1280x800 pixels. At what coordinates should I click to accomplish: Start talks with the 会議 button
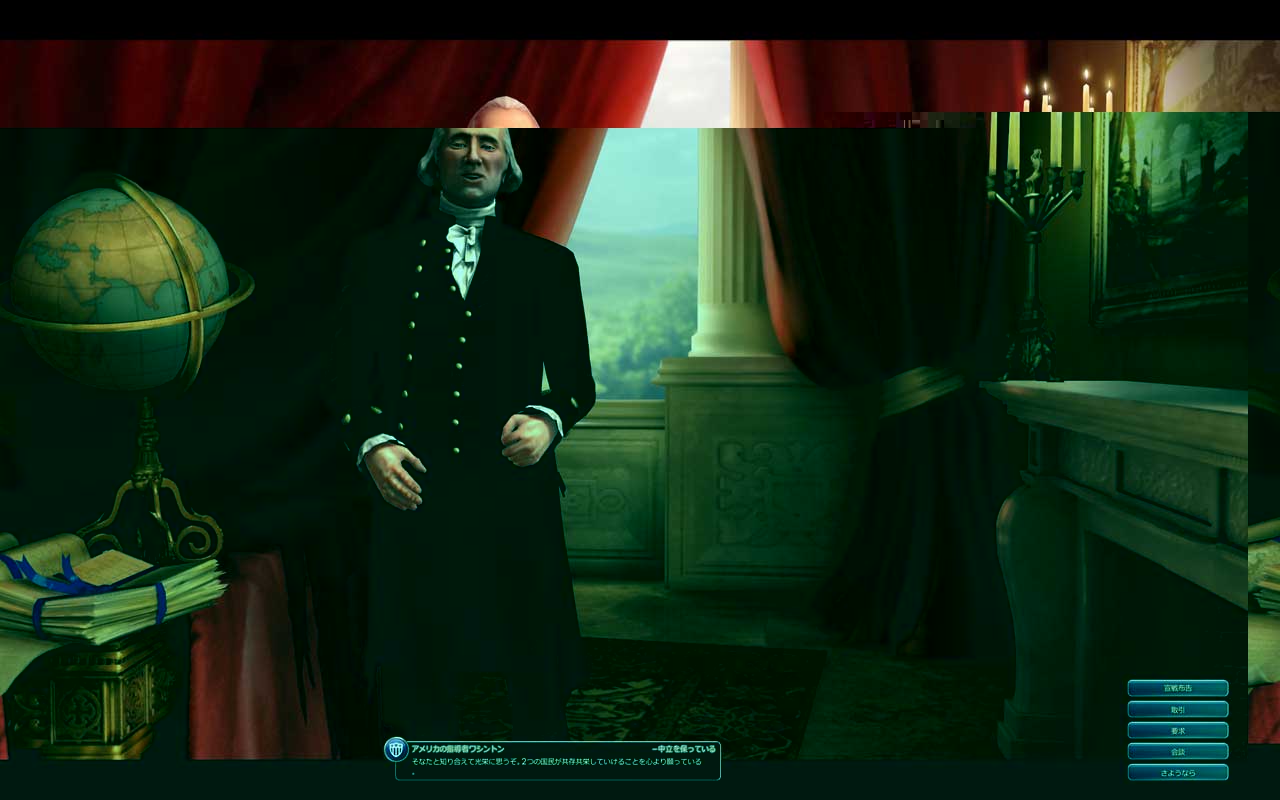(1178, 750)
